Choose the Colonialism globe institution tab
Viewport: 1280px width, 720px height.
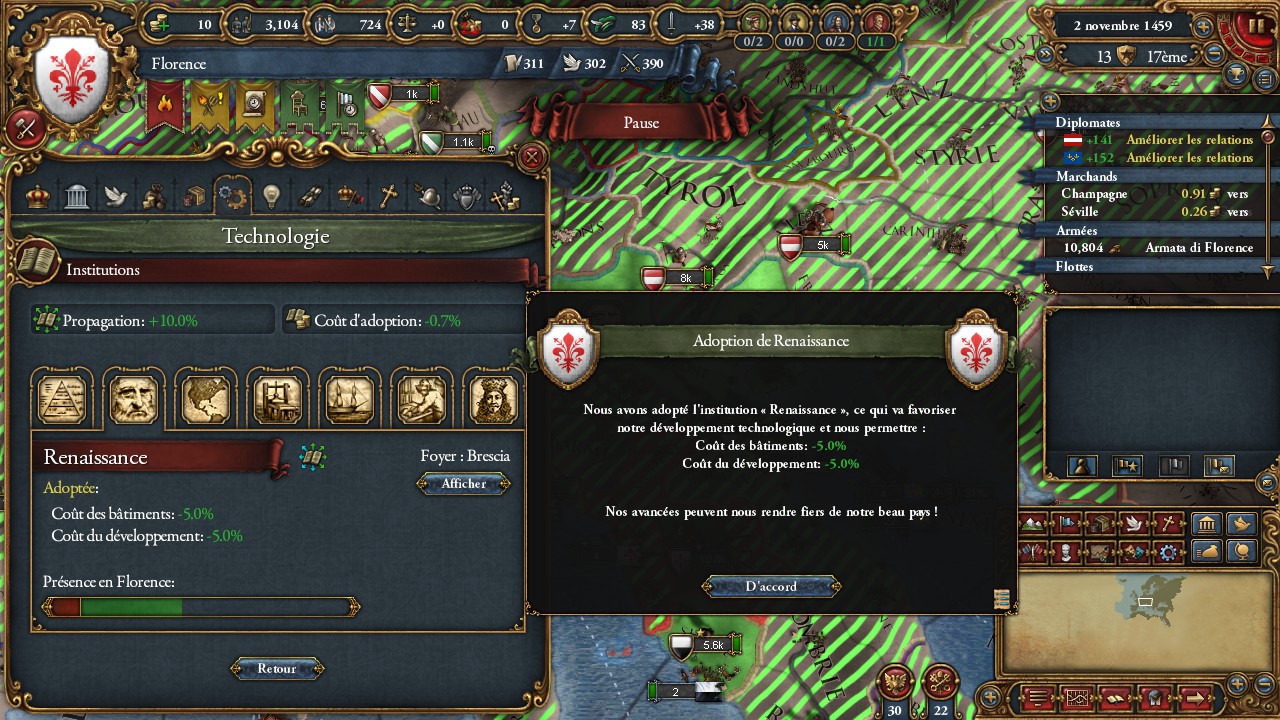(205, 399)
